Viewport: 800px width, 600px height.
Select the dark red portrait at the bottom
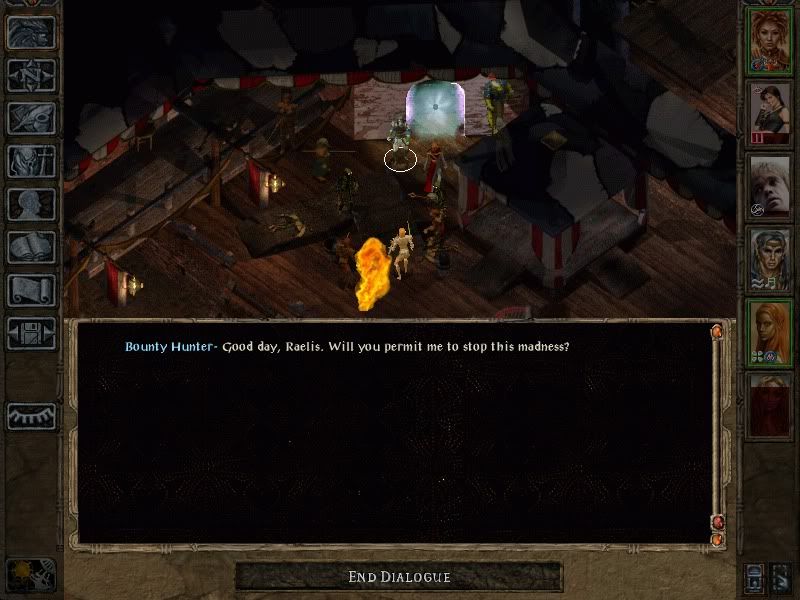click(x=770, y=406)
